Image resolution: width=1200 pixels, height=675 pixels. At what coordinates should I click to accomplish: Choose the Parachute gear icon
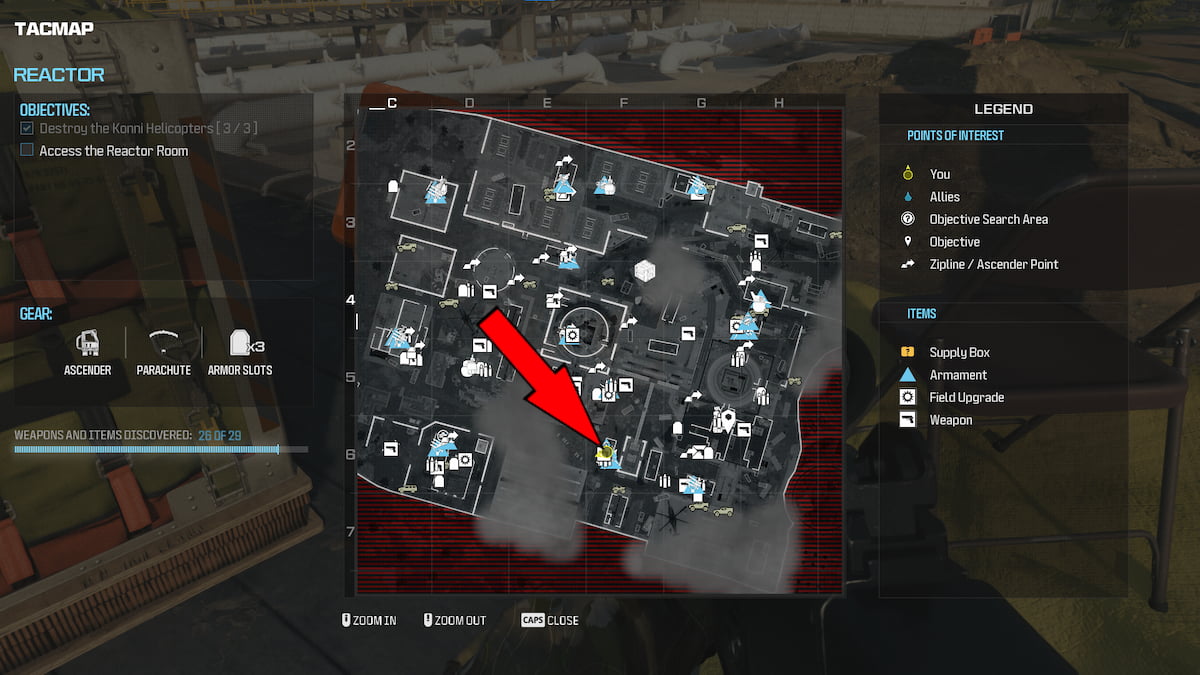(x=164, y=344)
